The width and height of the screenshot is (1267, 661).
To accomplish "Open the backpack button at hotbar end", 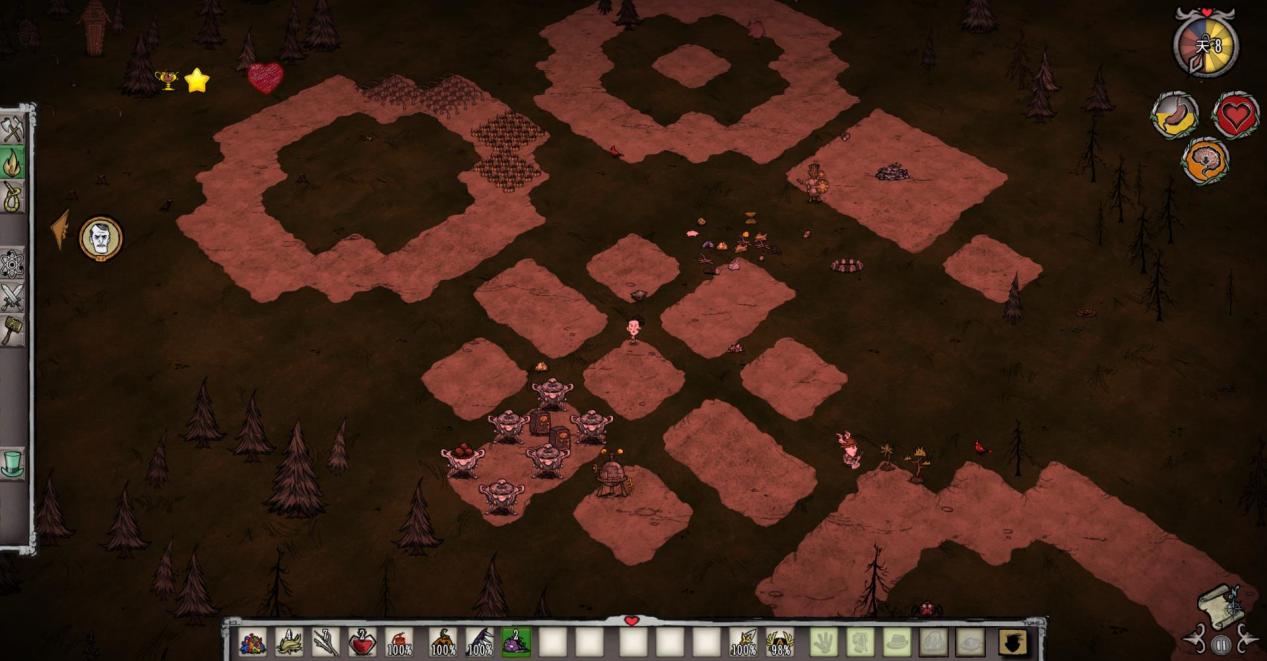I will (1012, 642).
